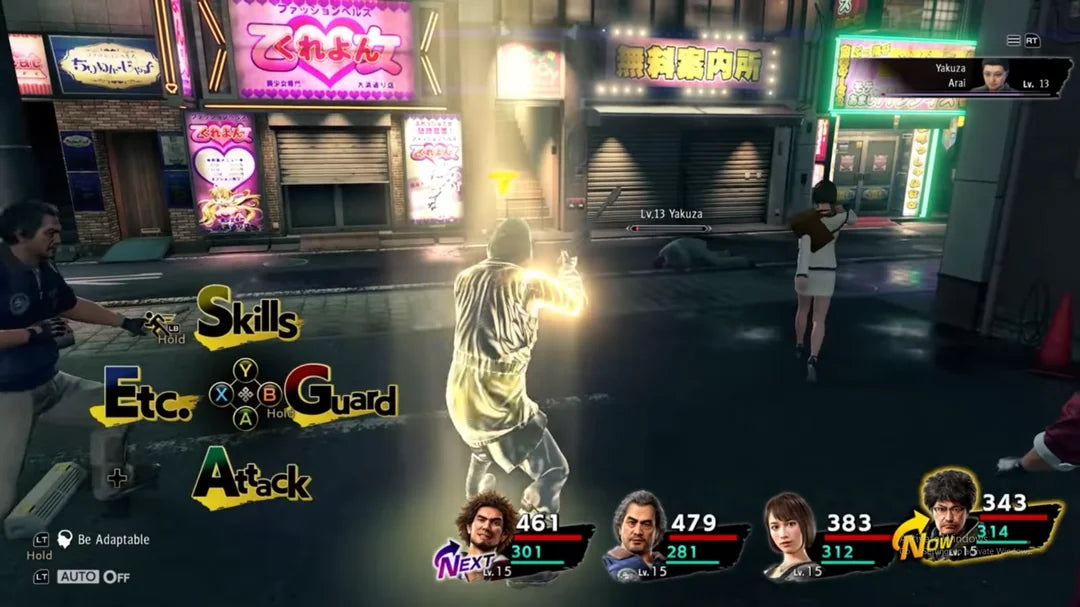Toggle the AUTO battle setting

[x=93, y=577]
